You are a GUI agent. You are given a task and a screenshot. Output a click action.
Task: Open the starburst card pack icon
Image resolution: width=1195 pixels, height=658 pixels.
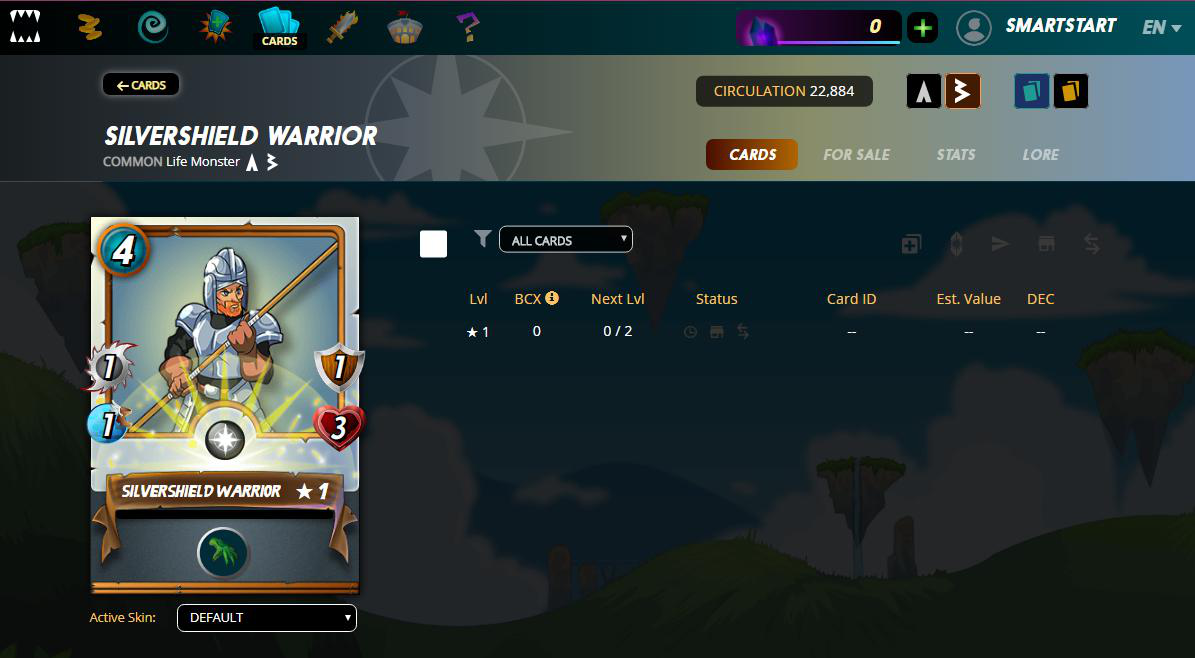click(215, 27)
